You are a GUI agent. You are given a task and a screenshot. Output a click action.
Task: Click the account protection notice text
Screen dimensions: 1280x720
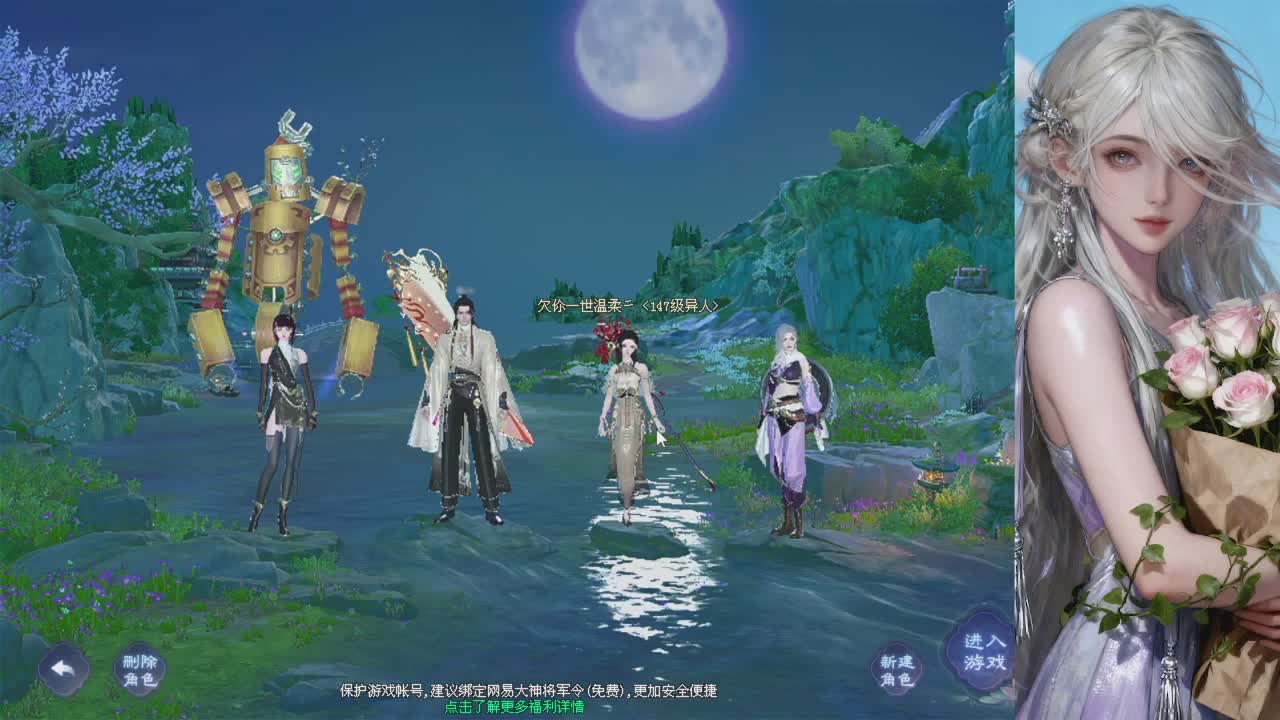530,693
